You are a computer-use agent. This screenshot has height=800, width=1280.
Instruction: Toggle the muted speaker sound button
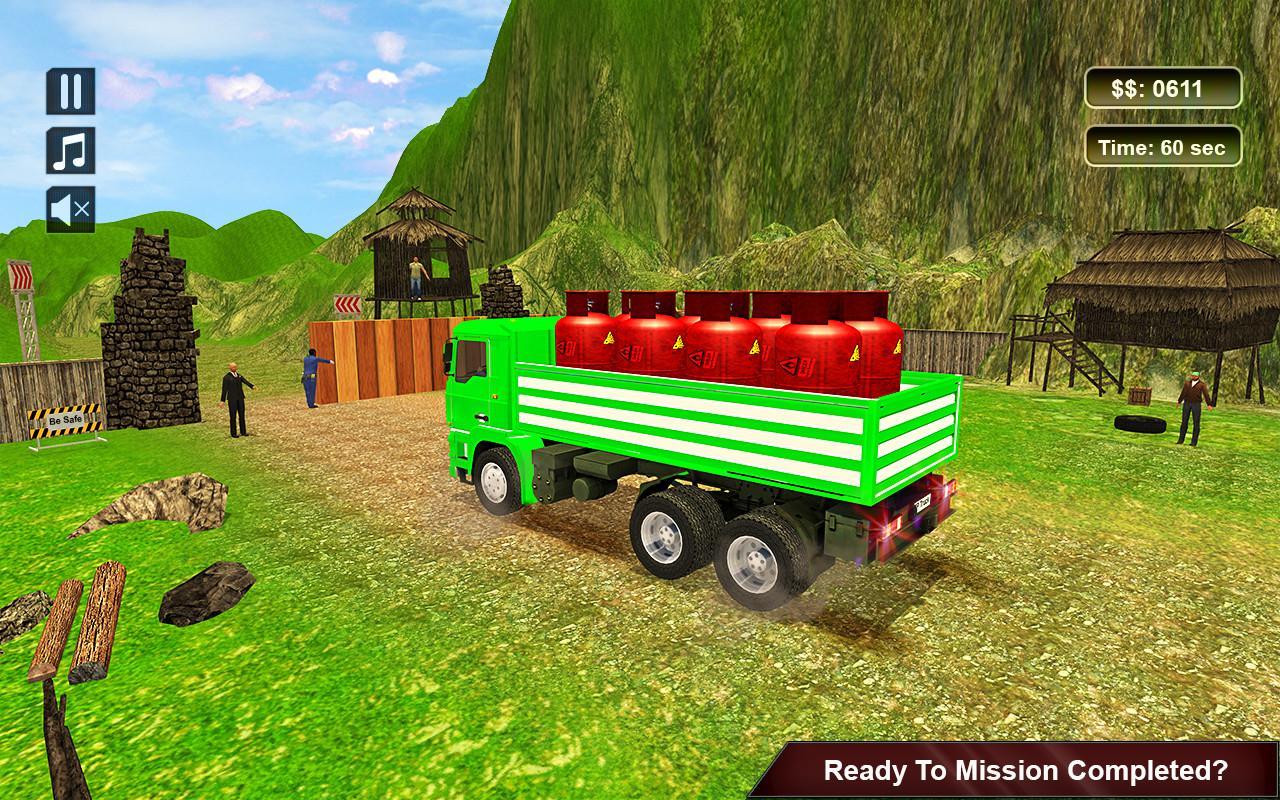[x=70, y=209]
